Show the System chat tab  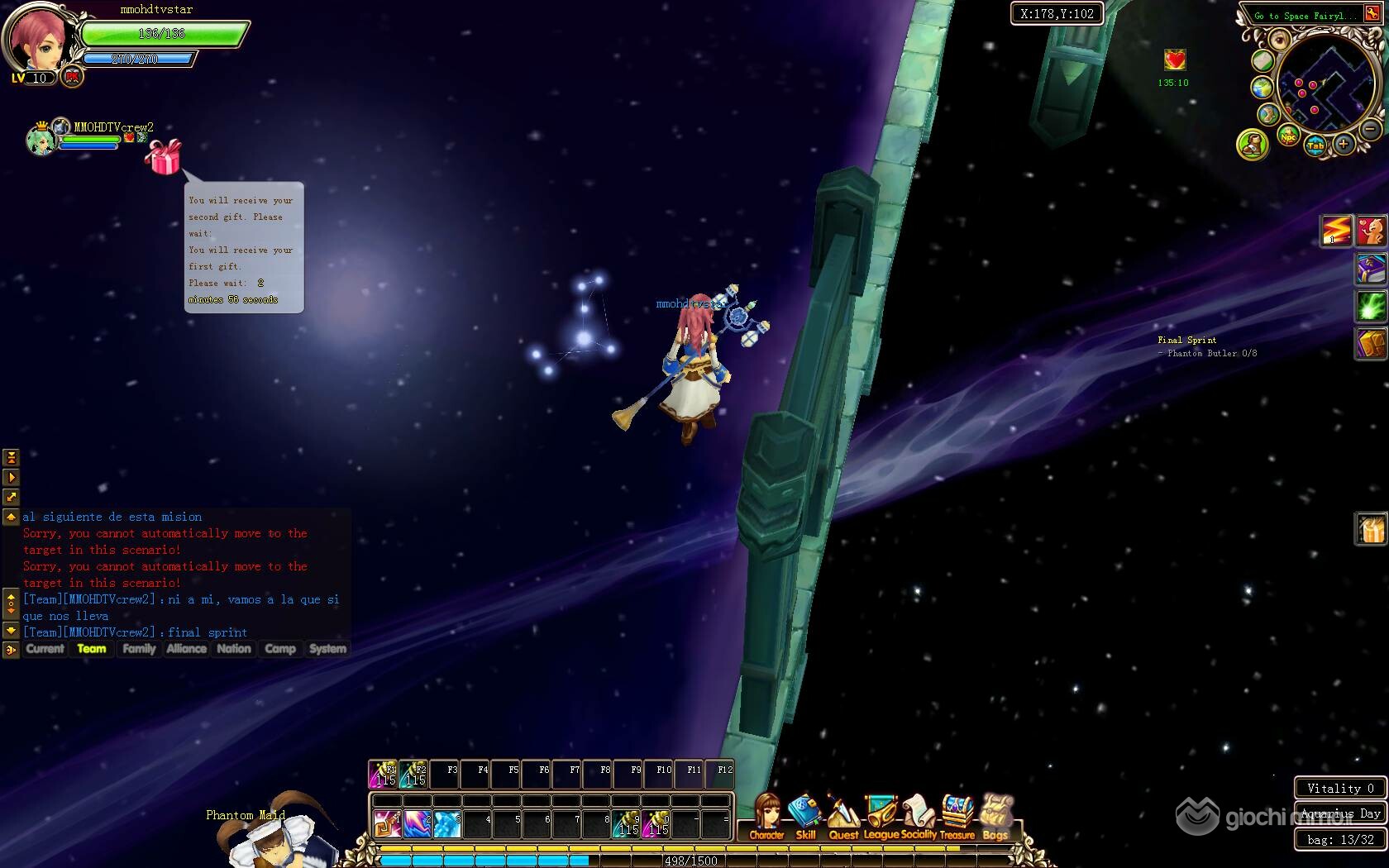pyautogui.click(x=327, y=649)
